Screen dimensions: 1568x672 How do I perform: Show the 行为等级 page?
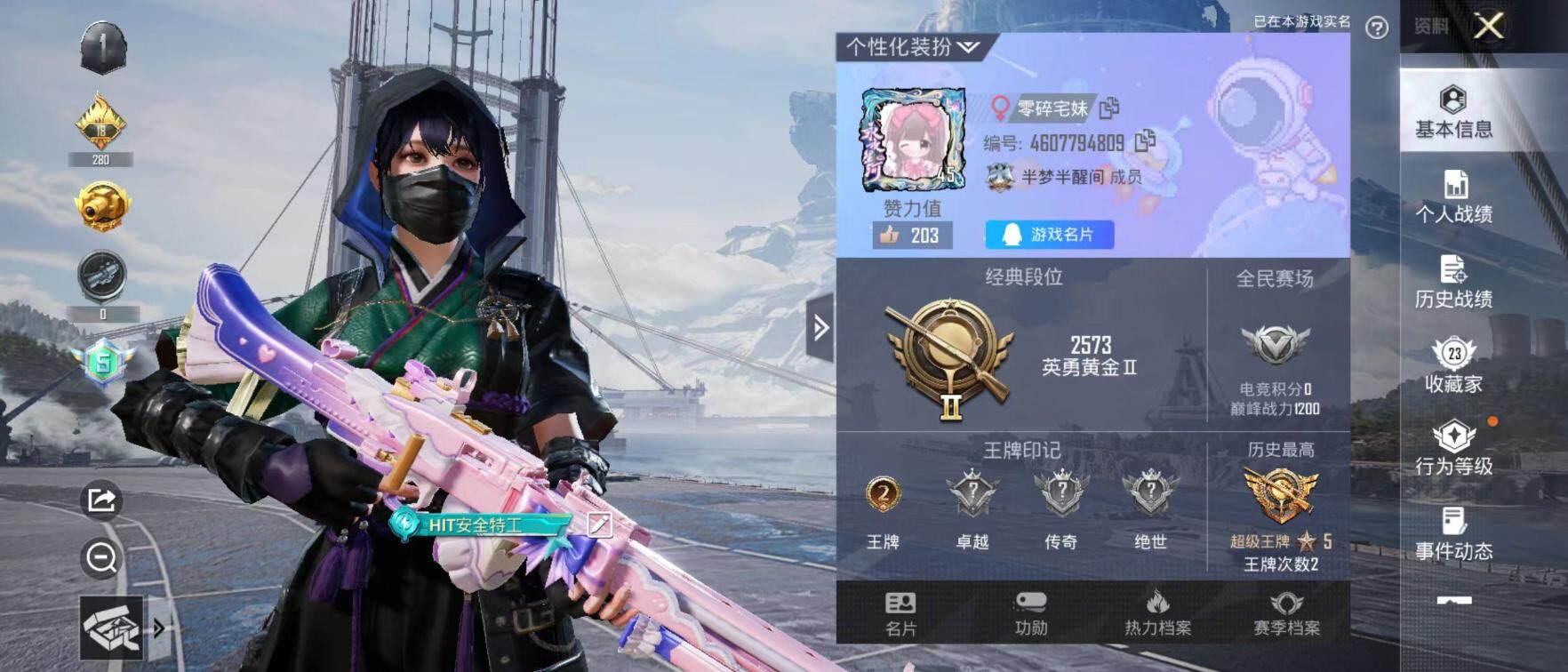(1453, 449)
